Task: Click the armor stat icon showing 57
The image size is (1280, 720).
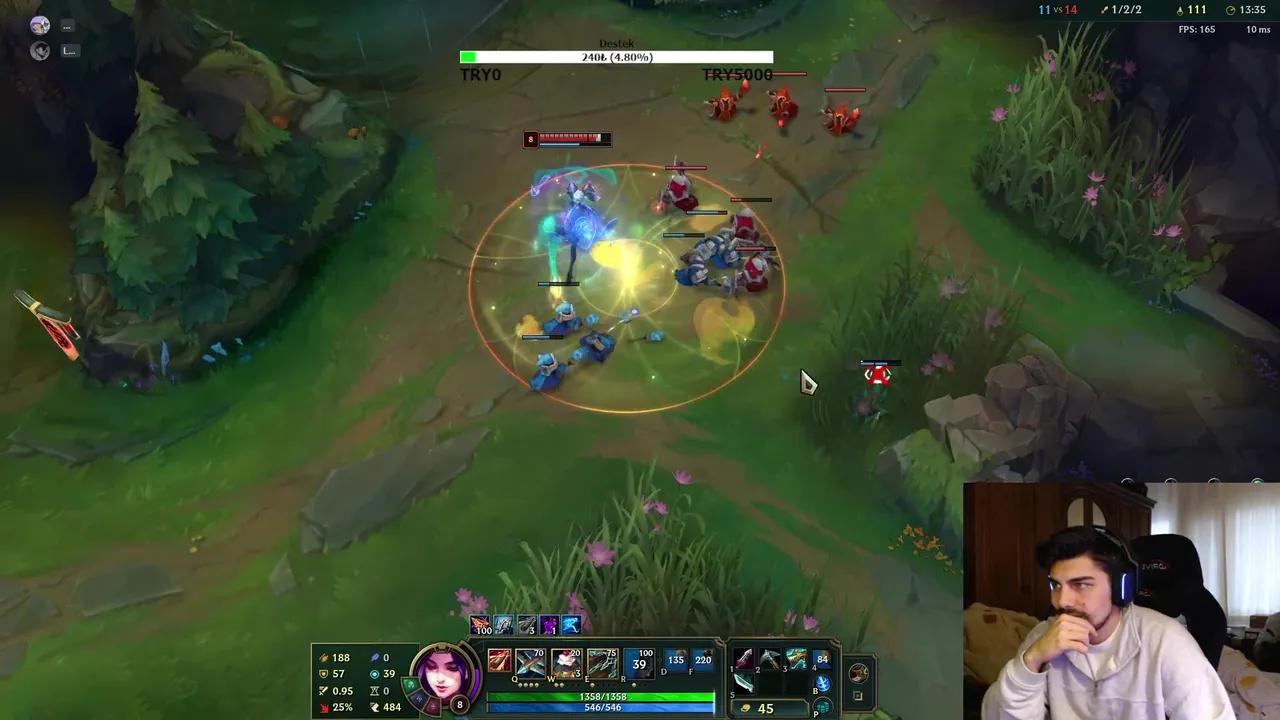Action: (325, 673)
